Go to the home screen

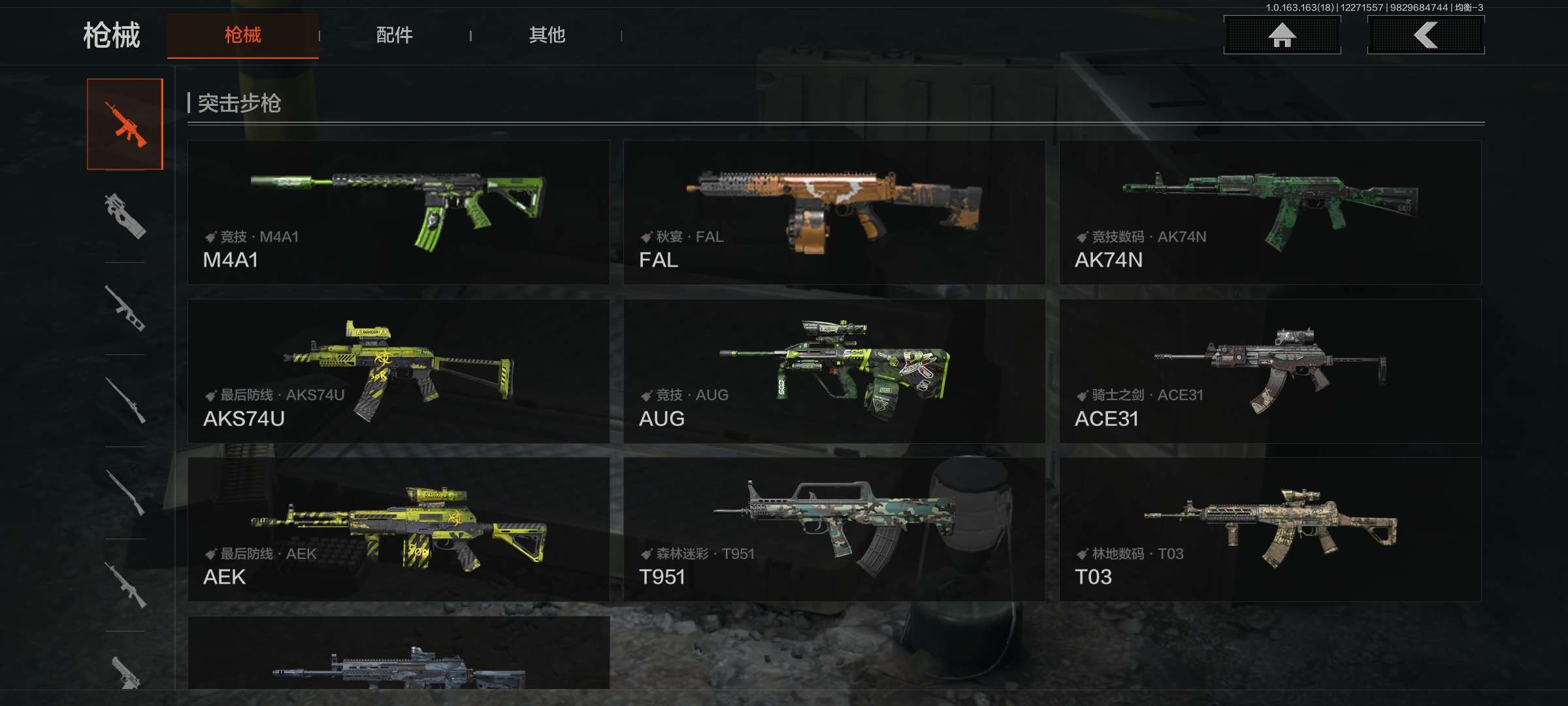1282,35
